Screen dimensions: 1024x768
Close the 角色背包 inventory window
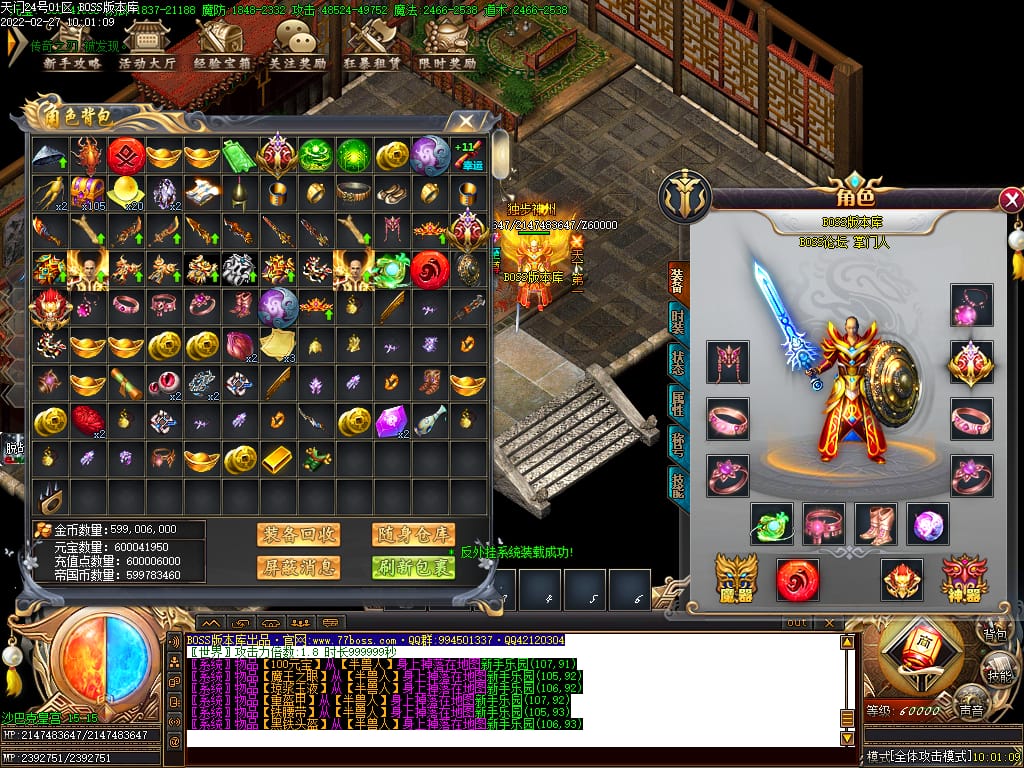click(466, 122)
